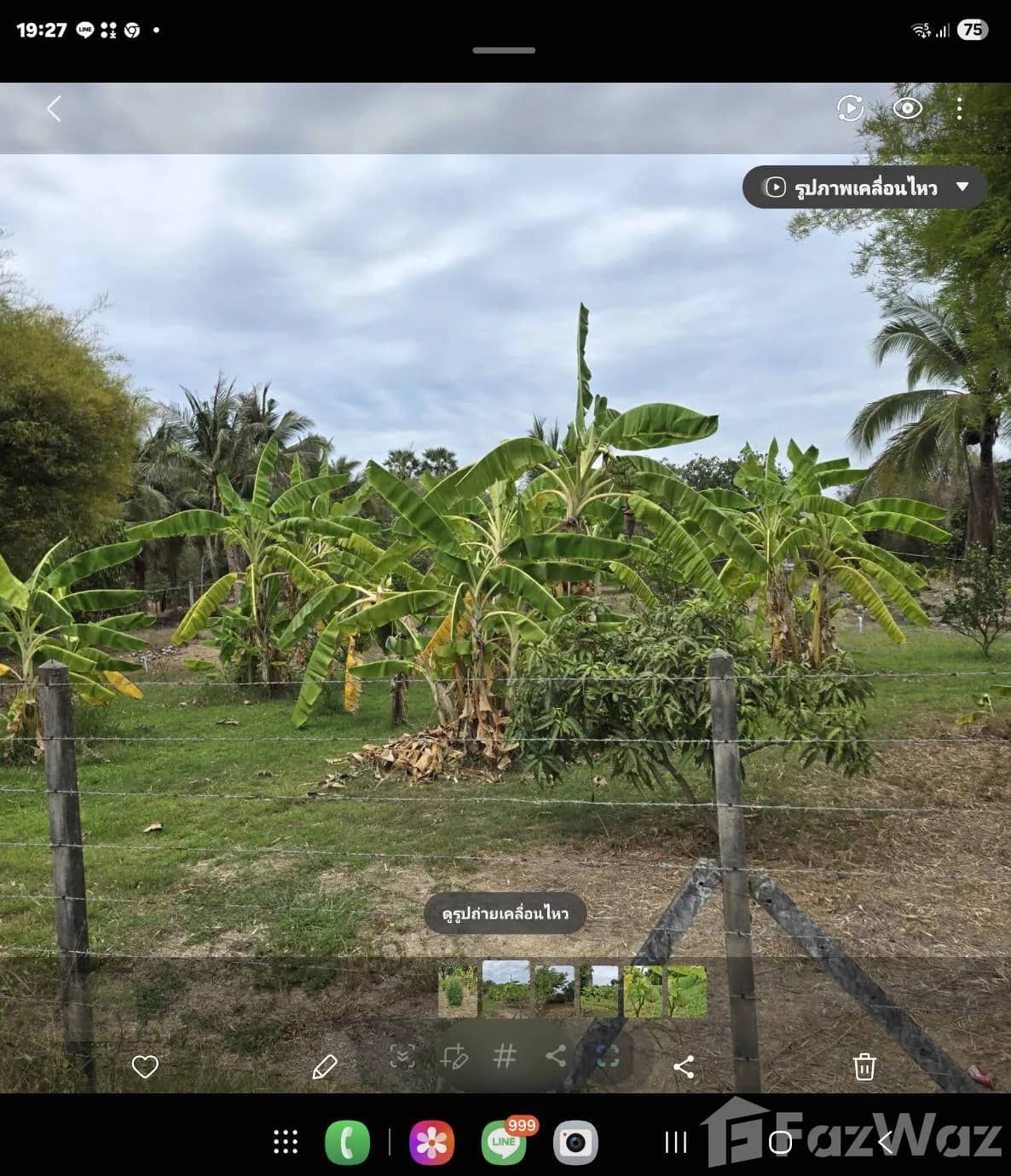Select the thumbnail showing a single green bush
Image resolution: width=1011 pixels, height=1176 pixels.
click(x=457, y=991)
